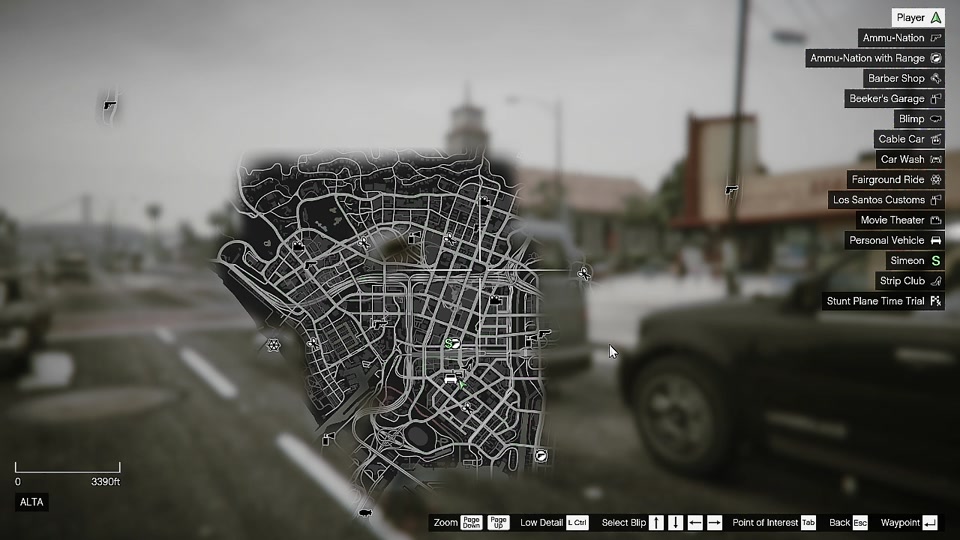Viewport: 960px width, 540px height.
Task: Pick Barber Shop from the legend
Action: [x=904, y=78]
